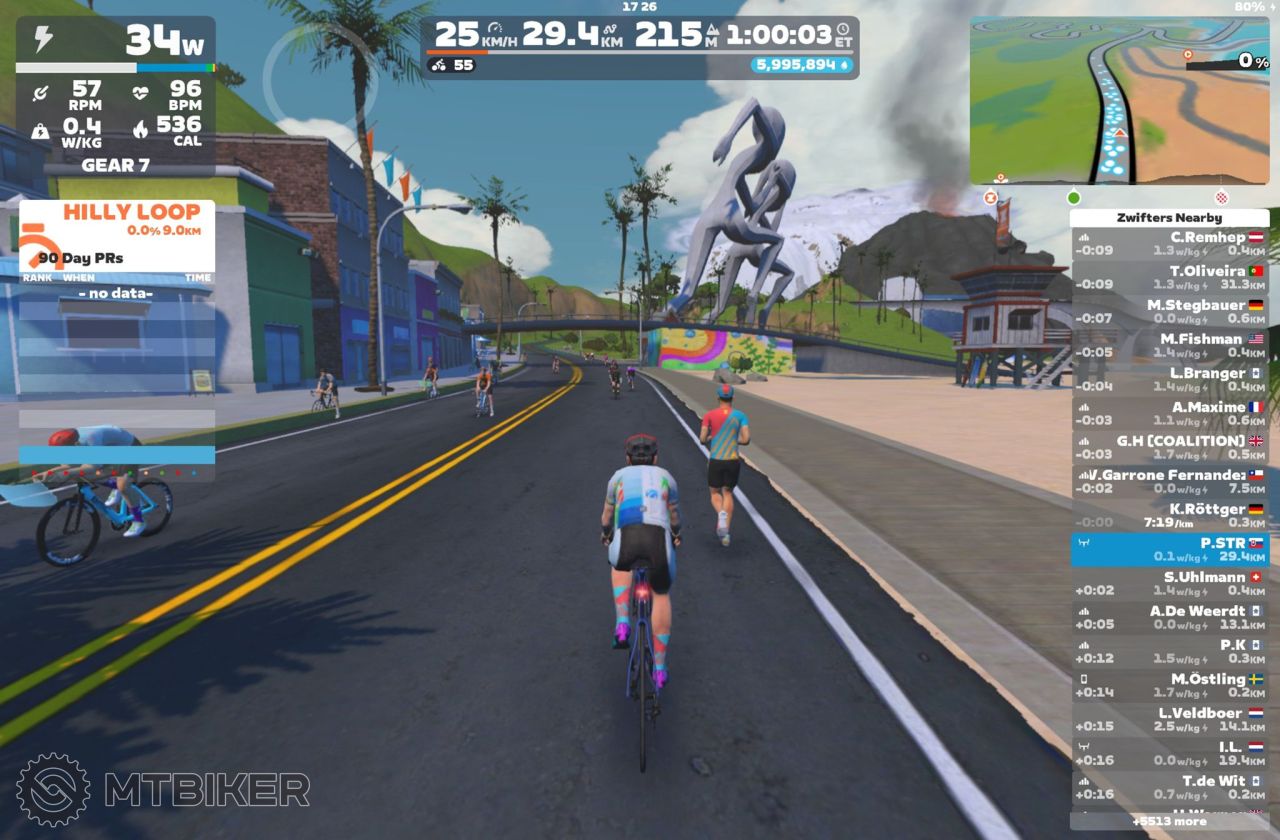Click the I.L. rider row
This screenshot has width=1280, height=840.
1169,754
